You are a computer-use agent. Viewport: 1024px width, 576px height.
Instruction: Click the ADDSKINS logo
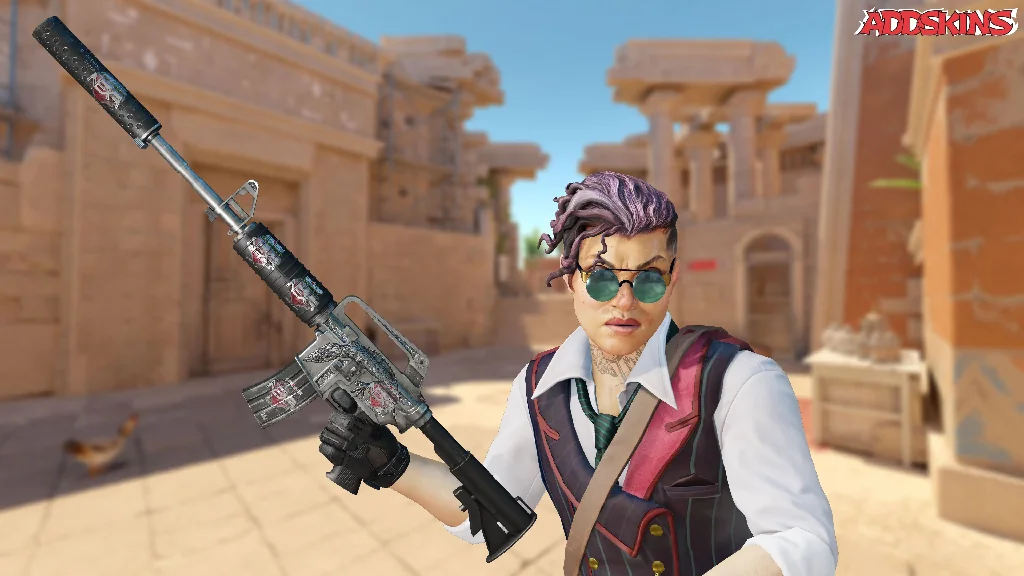point(936,23)
